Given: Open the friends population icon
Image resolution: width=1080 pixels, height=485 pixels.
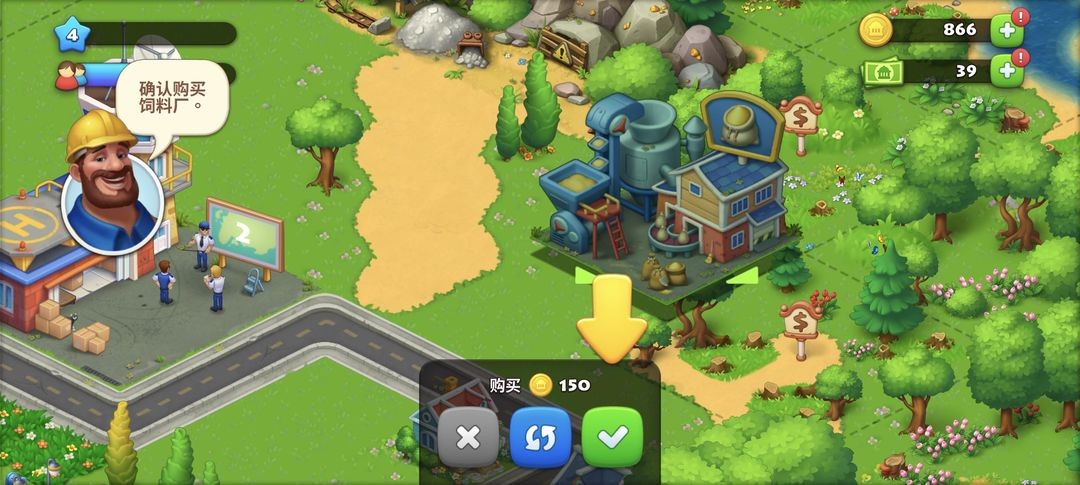Looking at the screenshot, I should (x=68, y=75).
